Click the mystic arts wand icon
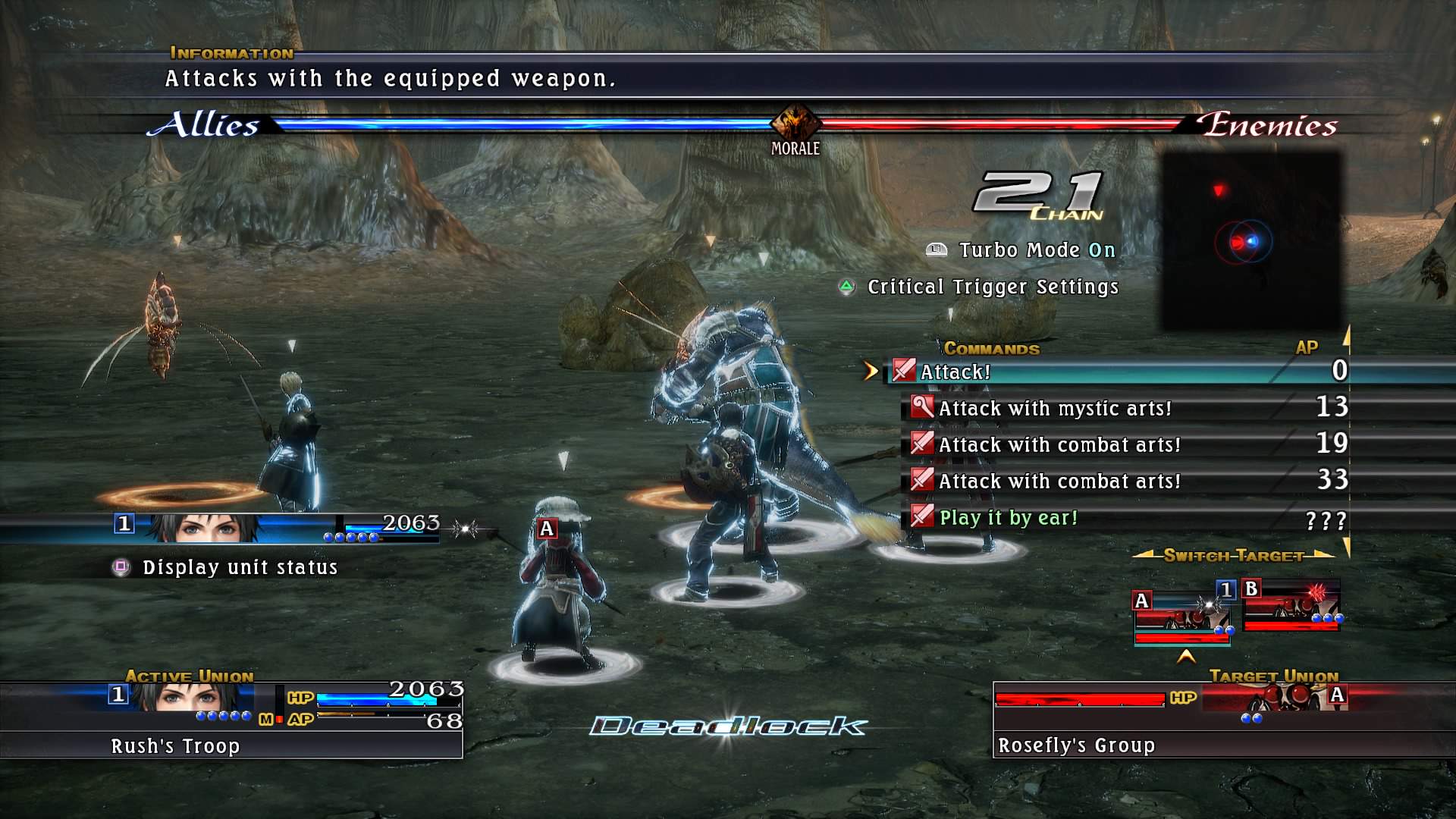 (x=921, y=408)
